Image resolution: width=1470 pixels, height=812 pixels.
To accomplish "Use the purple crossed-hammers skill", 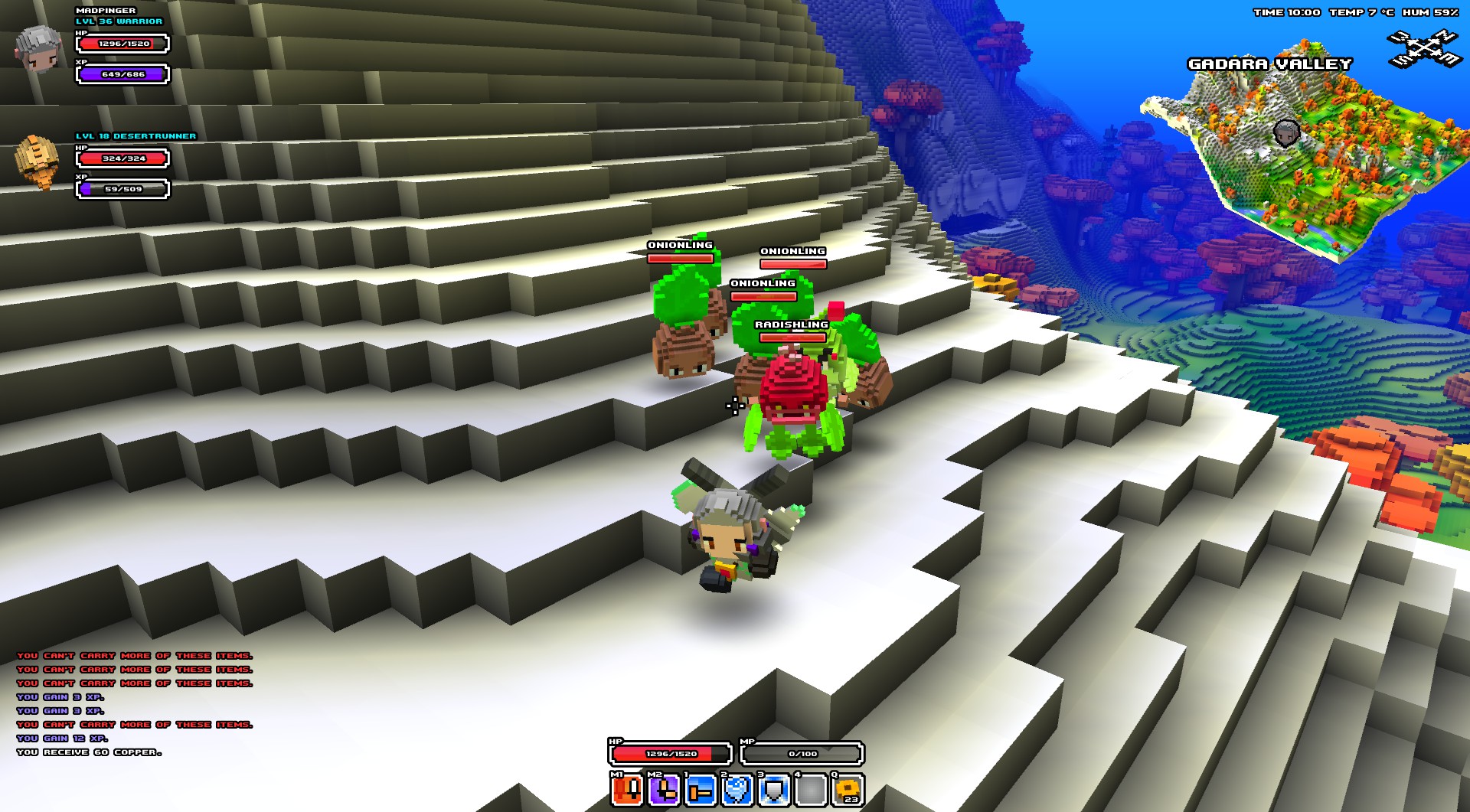I will (x=664, y=790).
